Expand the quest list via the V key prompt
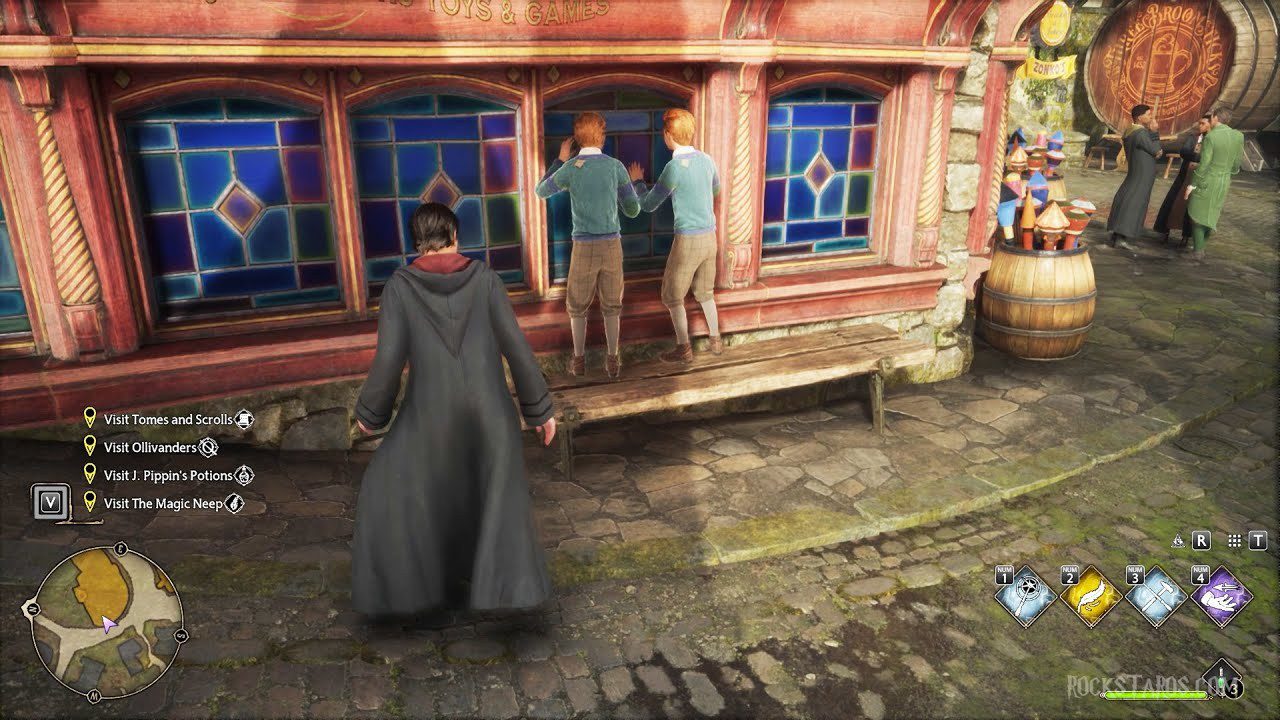Image resolution: width=1280 pixels, height=720 pixels. tap(52, 502)
